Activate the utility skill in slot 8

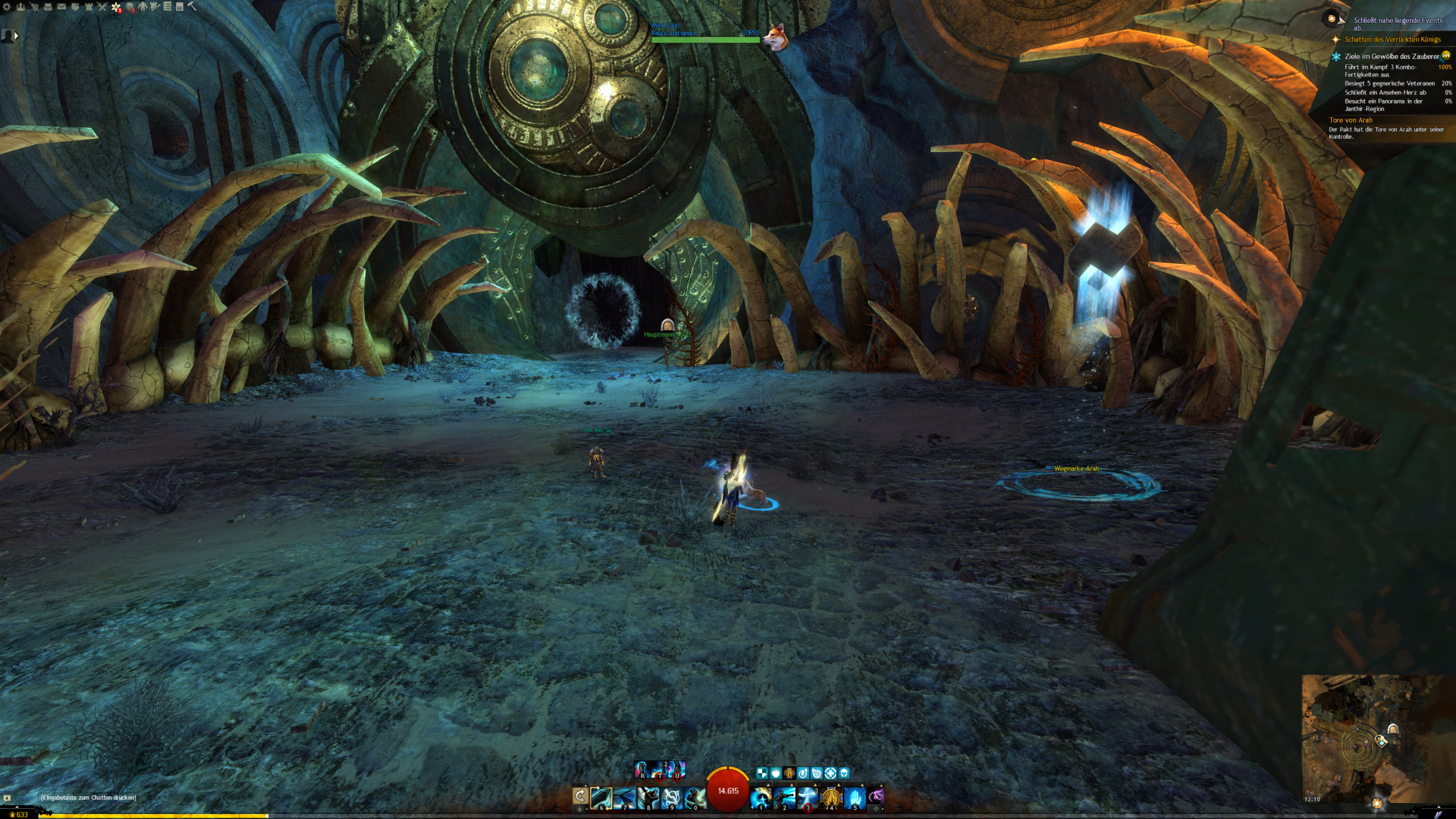tap(648, 797)
